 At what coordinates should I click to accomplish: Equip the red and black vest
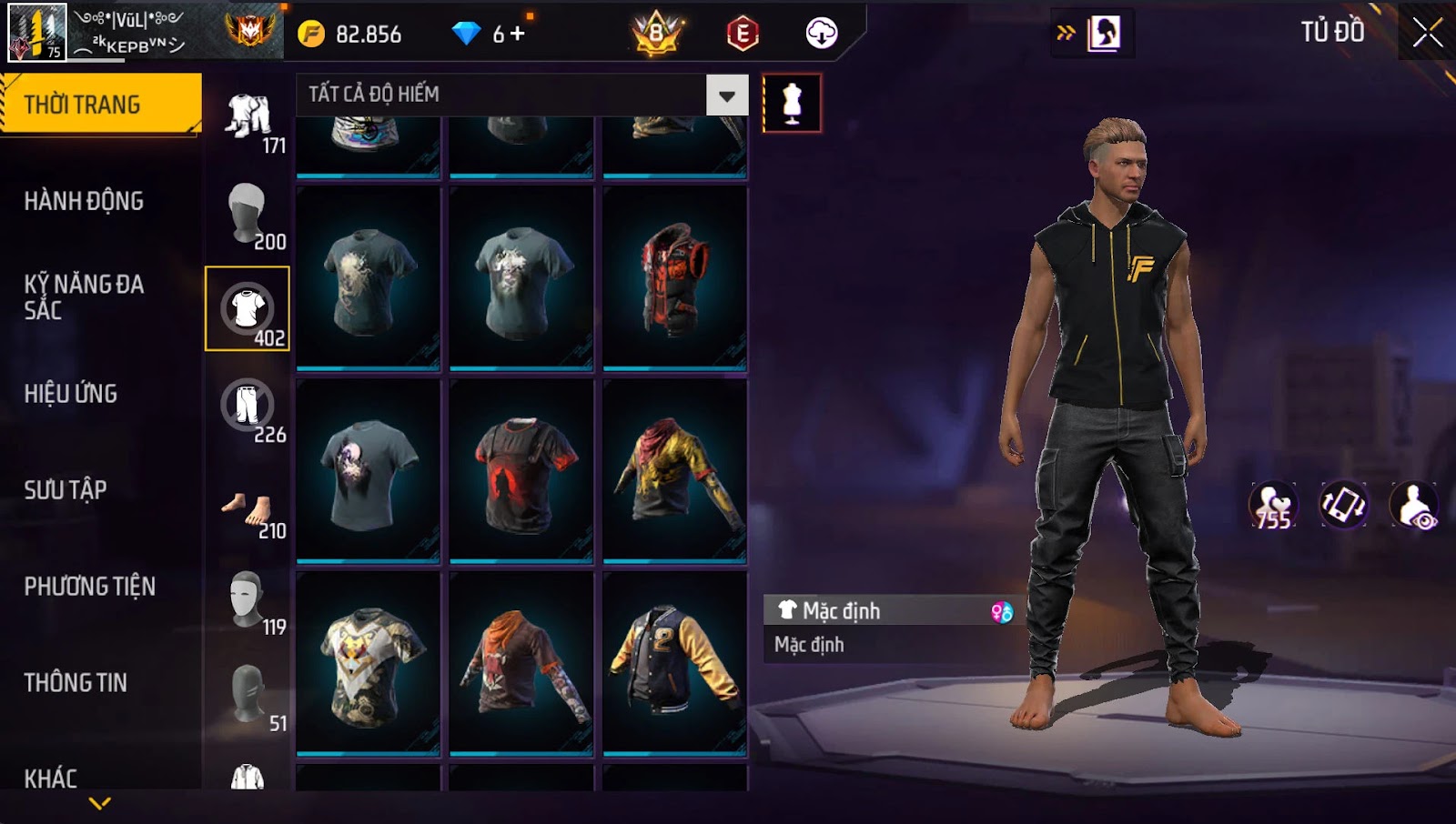click(674, 279)
